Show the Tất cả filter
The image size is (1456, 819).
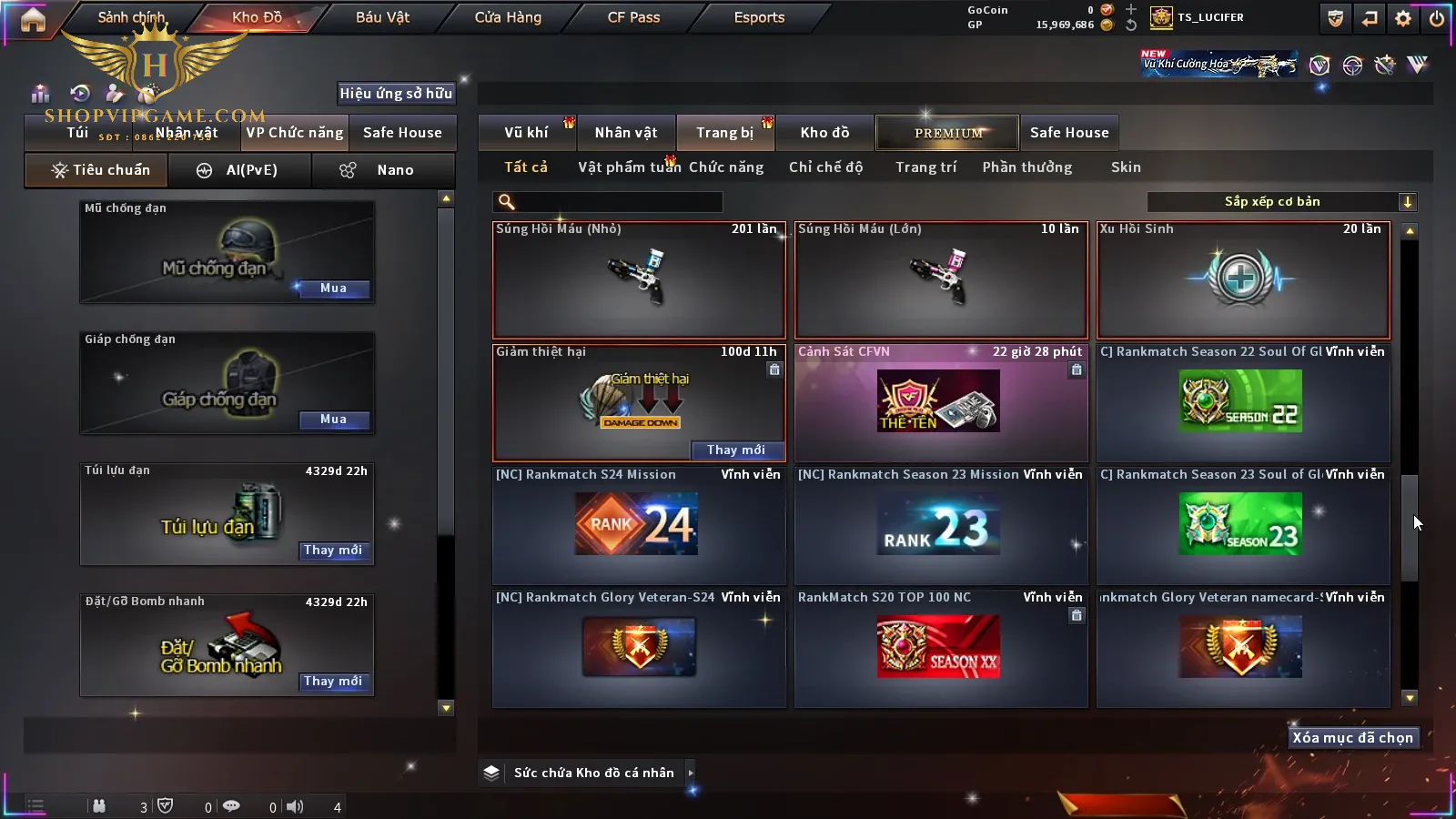526,167
